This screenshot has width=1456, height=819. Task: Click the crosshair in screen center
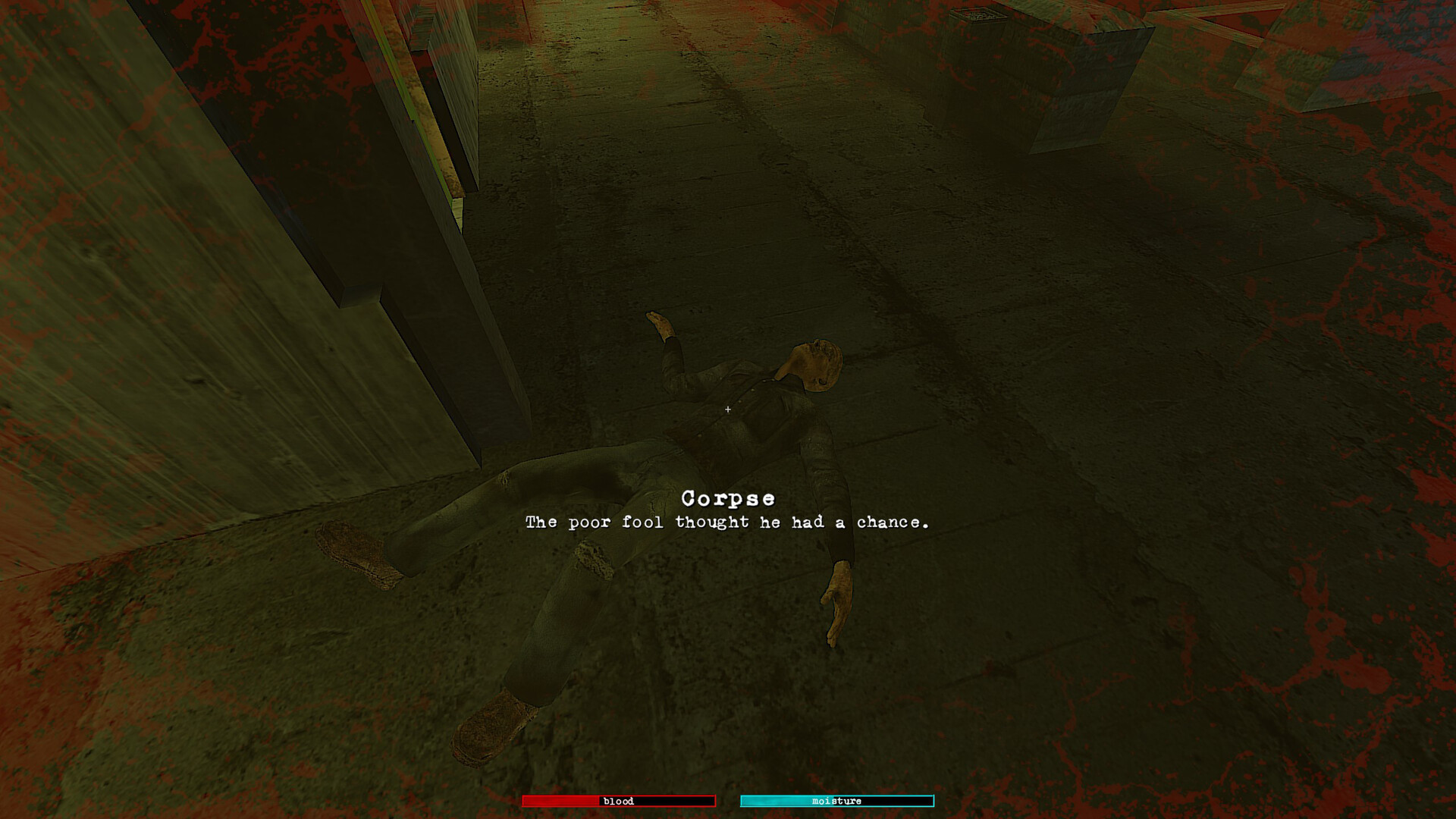727,409
